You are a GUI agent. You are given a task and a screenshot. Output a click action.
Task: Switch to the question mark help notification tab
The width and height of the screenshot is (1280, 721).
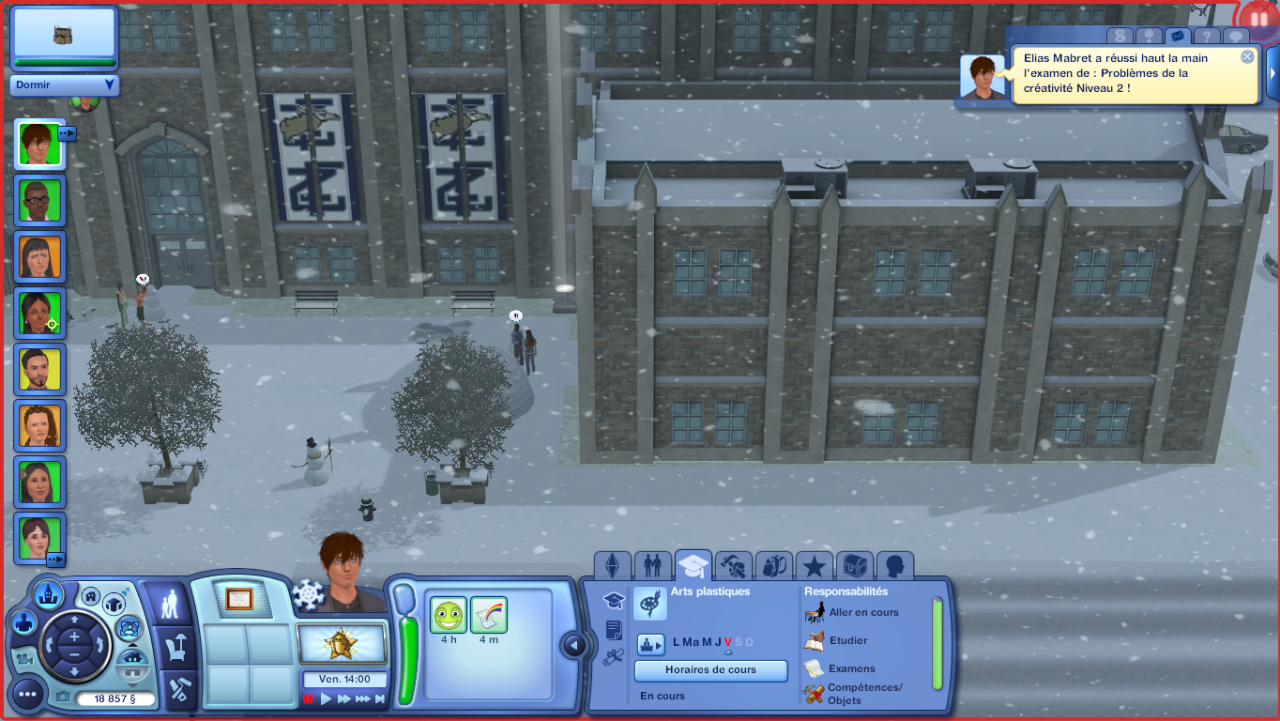1207,36
